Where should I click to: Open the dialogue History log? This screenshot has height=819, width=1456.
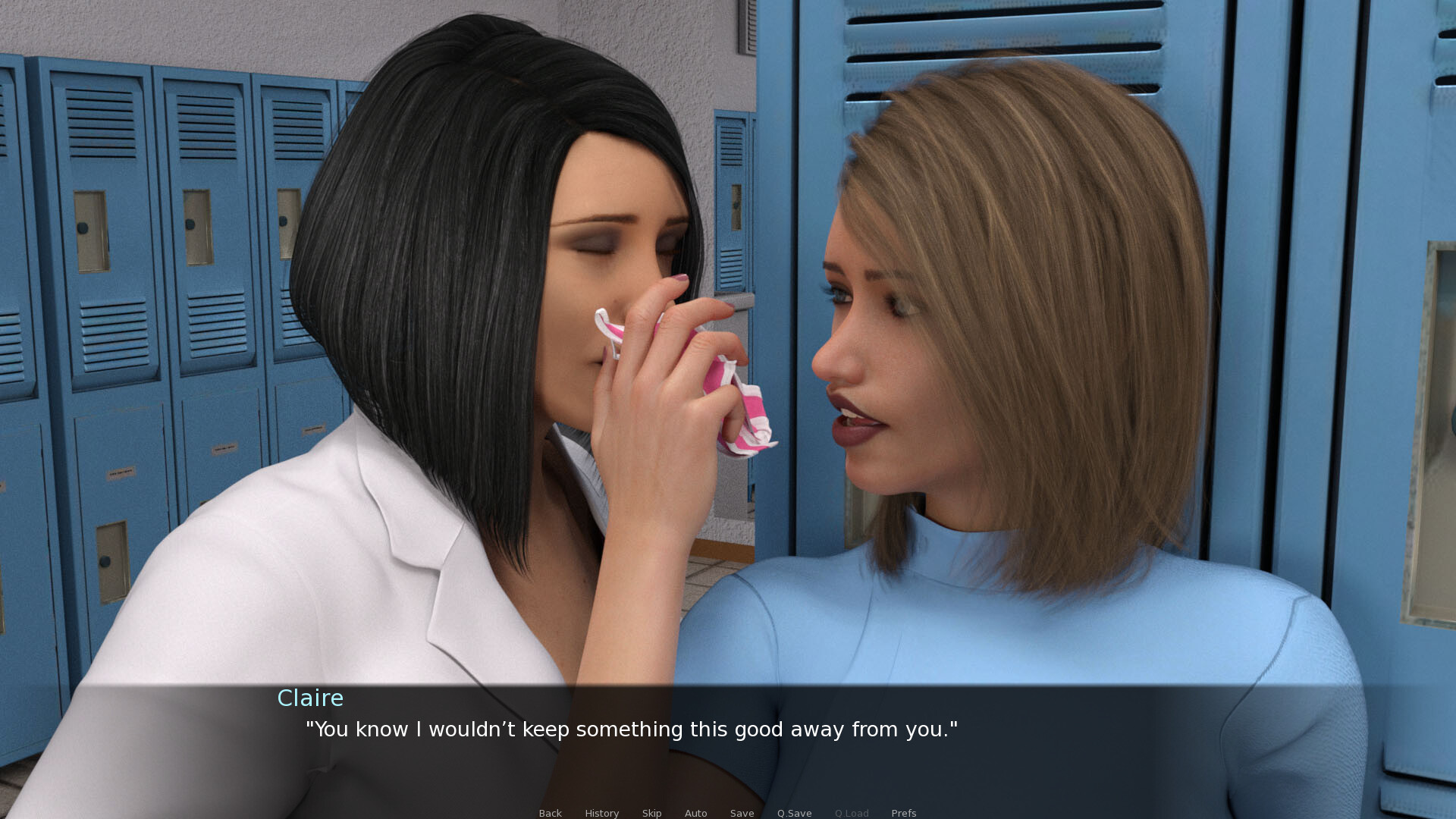click(x=601, y=813)
